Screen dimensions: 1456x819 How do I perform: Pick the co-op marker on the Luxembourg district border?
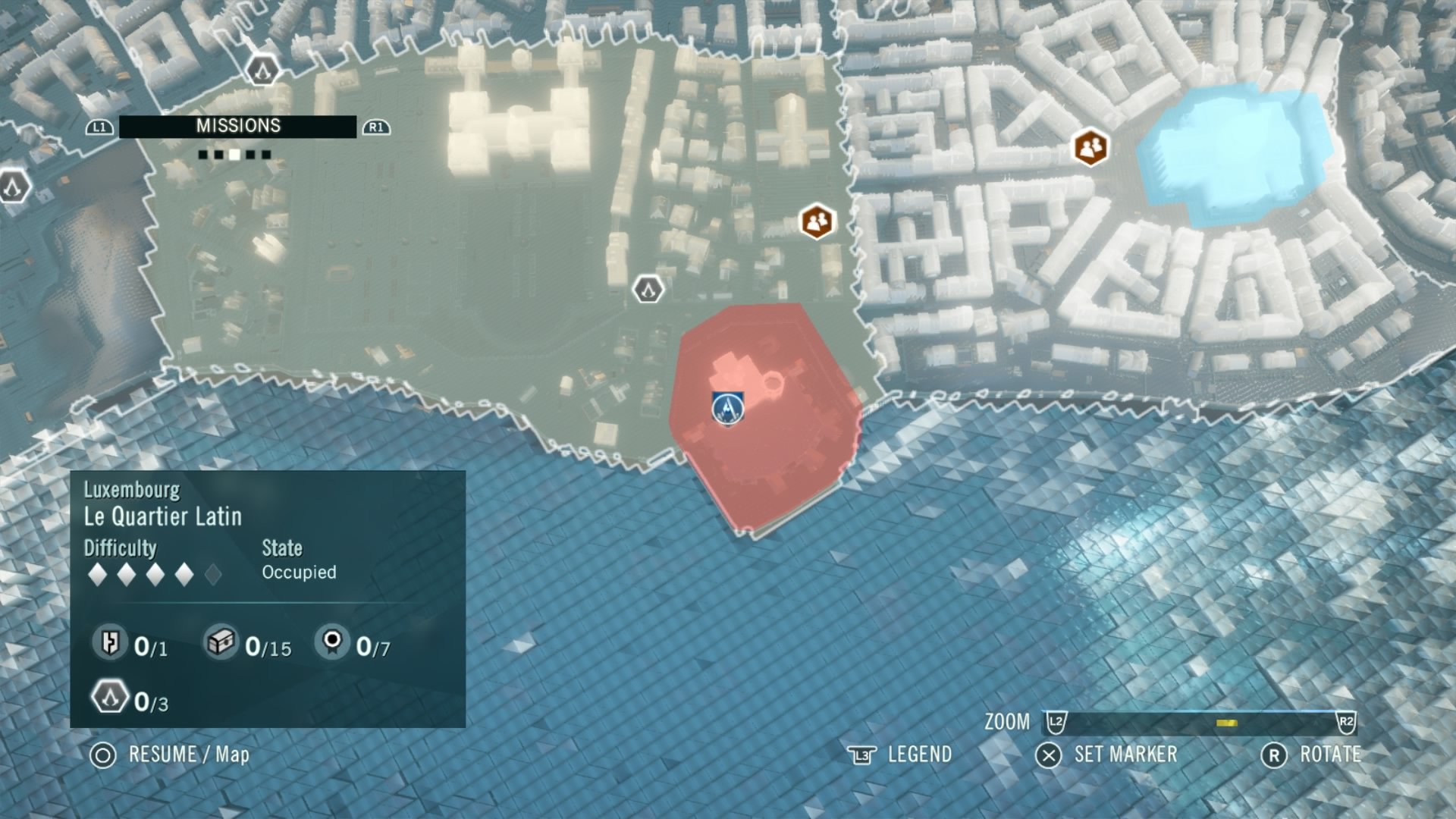pyautogui.click(x=817, y=221)
